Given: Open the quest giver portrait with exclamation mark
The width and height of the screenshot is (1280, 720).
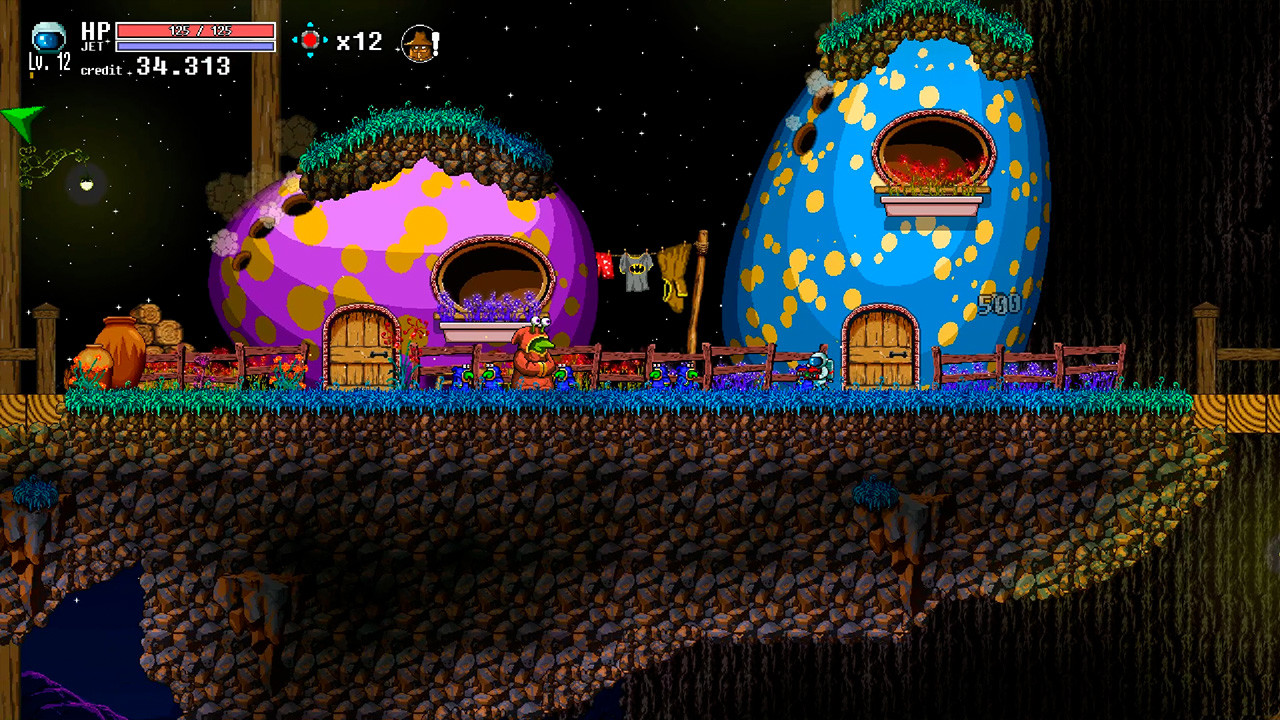Looking at the screenshot, I should pos(418,42).
